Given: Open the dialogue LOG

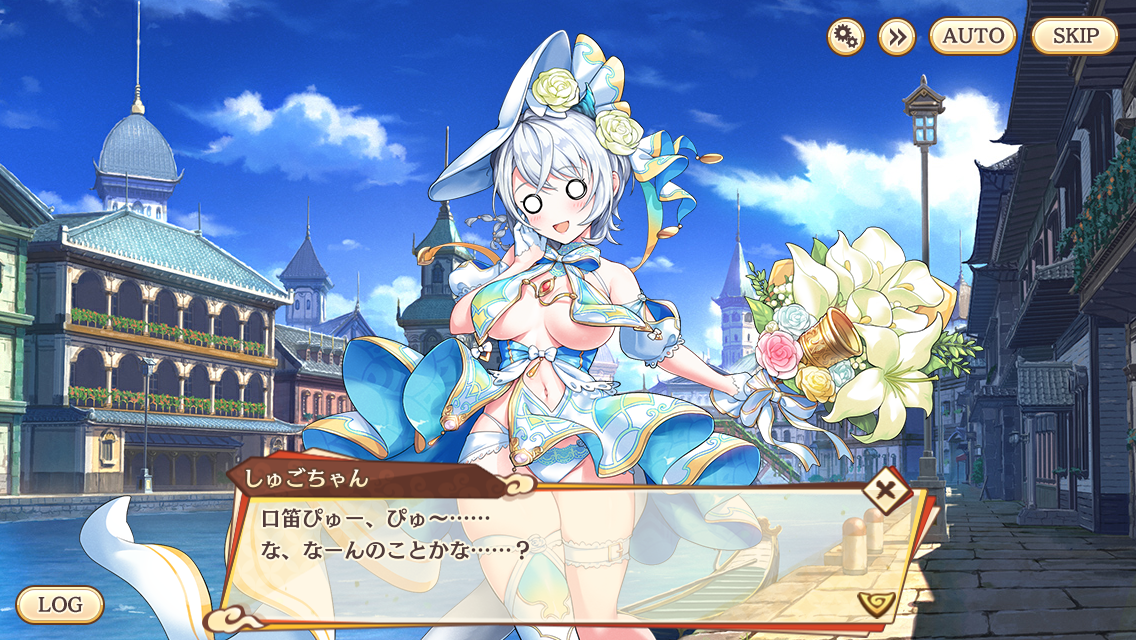Looking at the screenshot, I should pos(60,604).
